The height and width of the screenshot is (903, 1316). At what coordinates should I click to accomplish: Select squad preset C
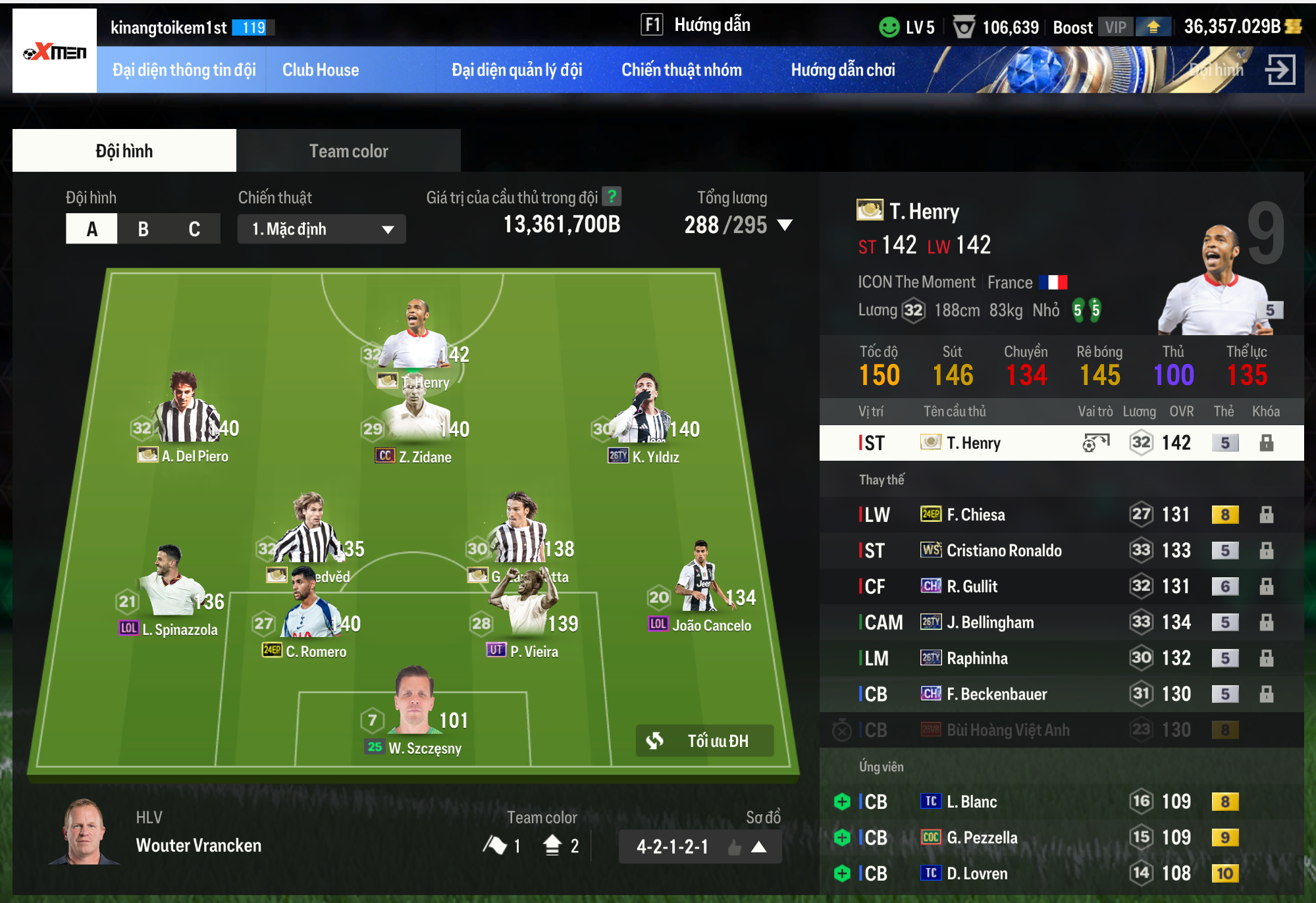tap(194, 229)
